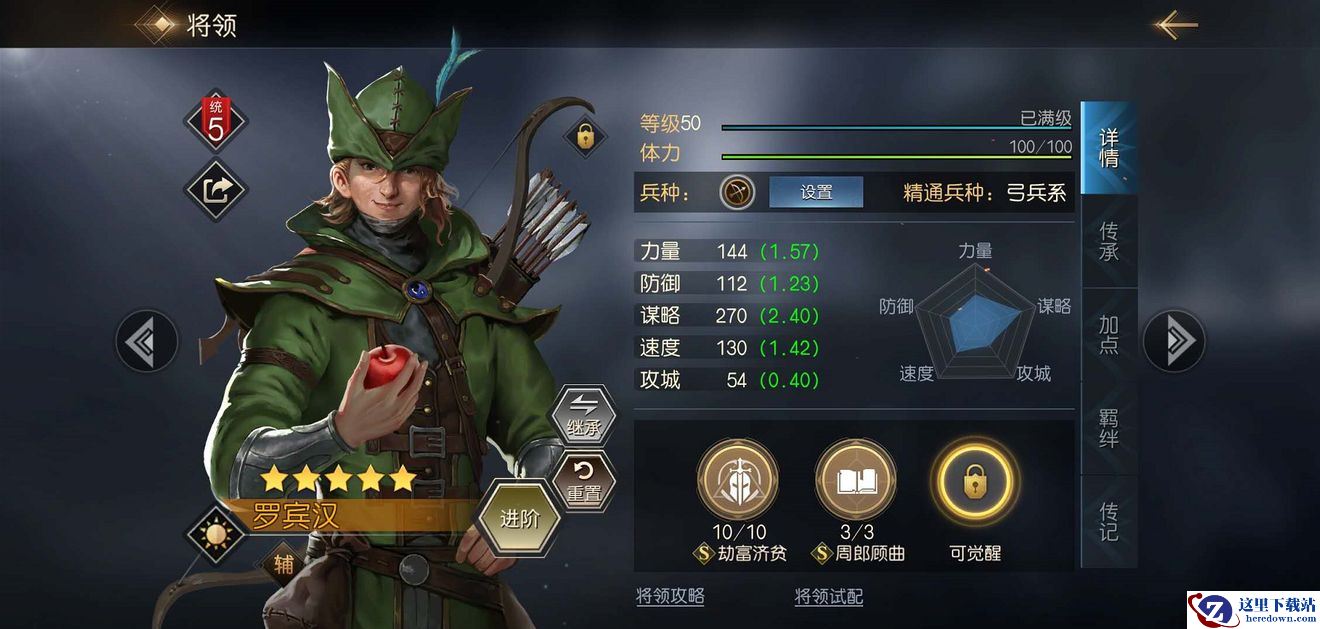
Task: Open the 羁绊 bonds tab
Action: tap(1109, 427)
